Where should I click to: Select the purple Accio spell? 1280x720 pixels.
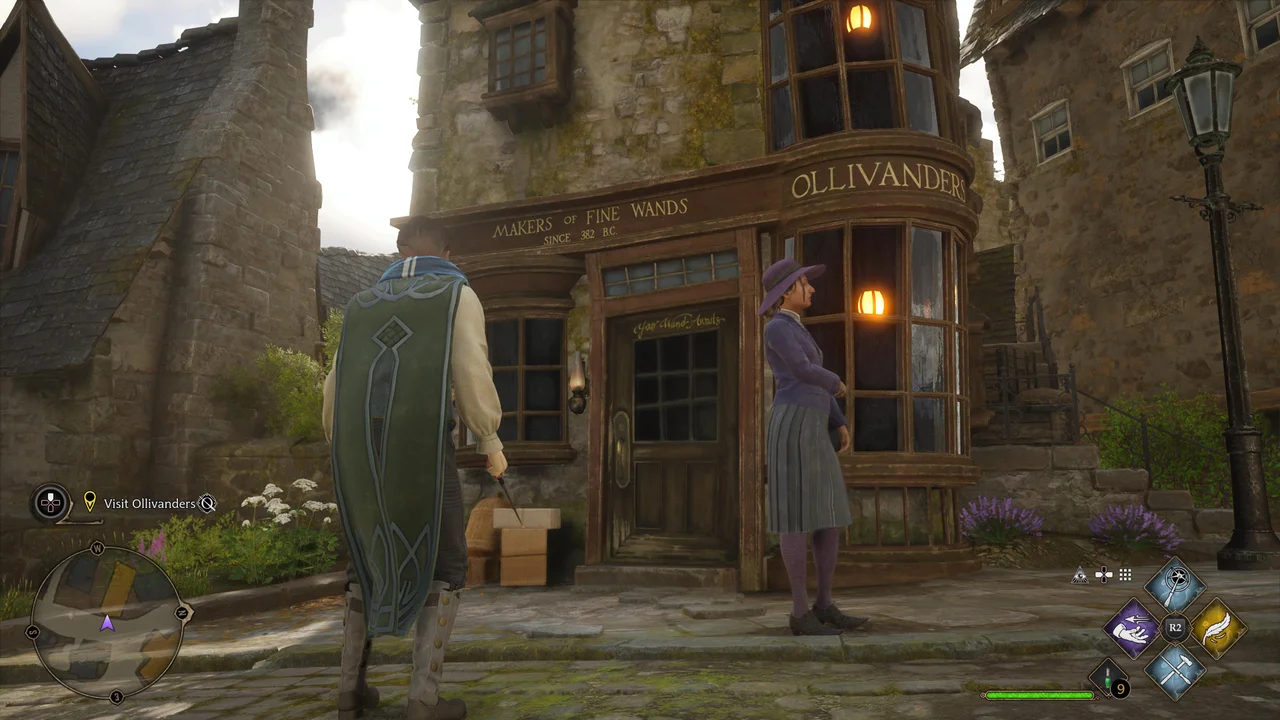coord(1131,628)
